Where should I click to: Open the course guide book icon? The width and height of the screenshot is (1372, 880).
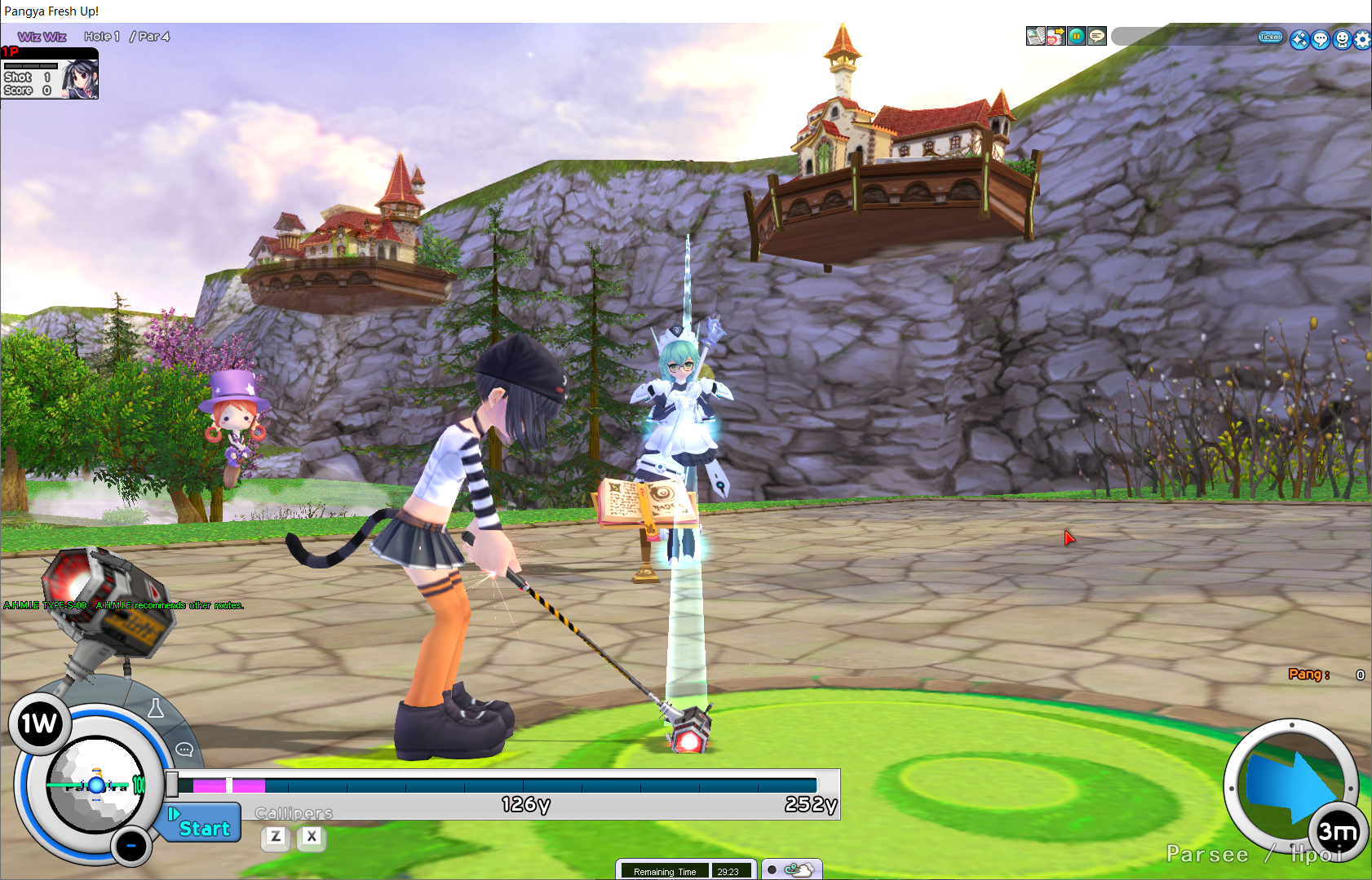point(1035,36)
